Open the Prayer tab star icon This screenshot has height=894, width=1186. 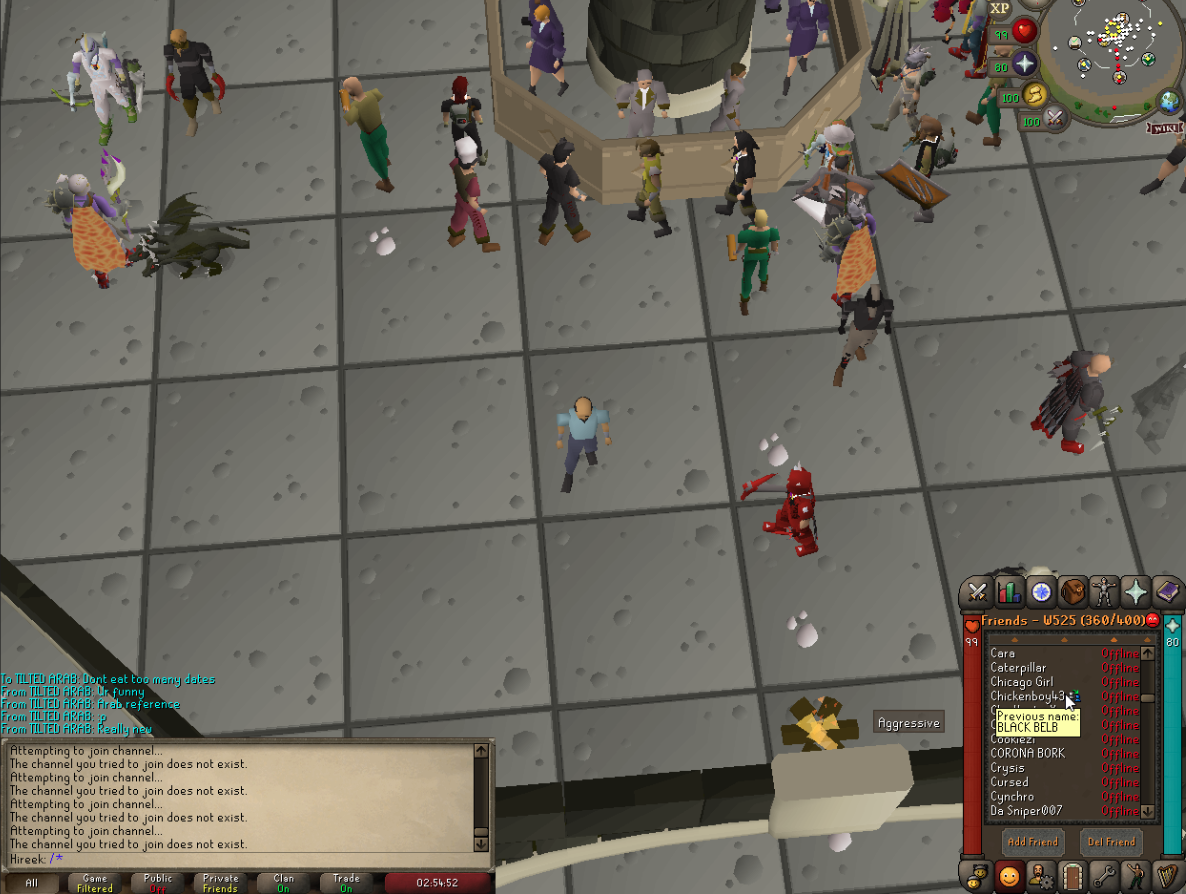pos(1136,592)
